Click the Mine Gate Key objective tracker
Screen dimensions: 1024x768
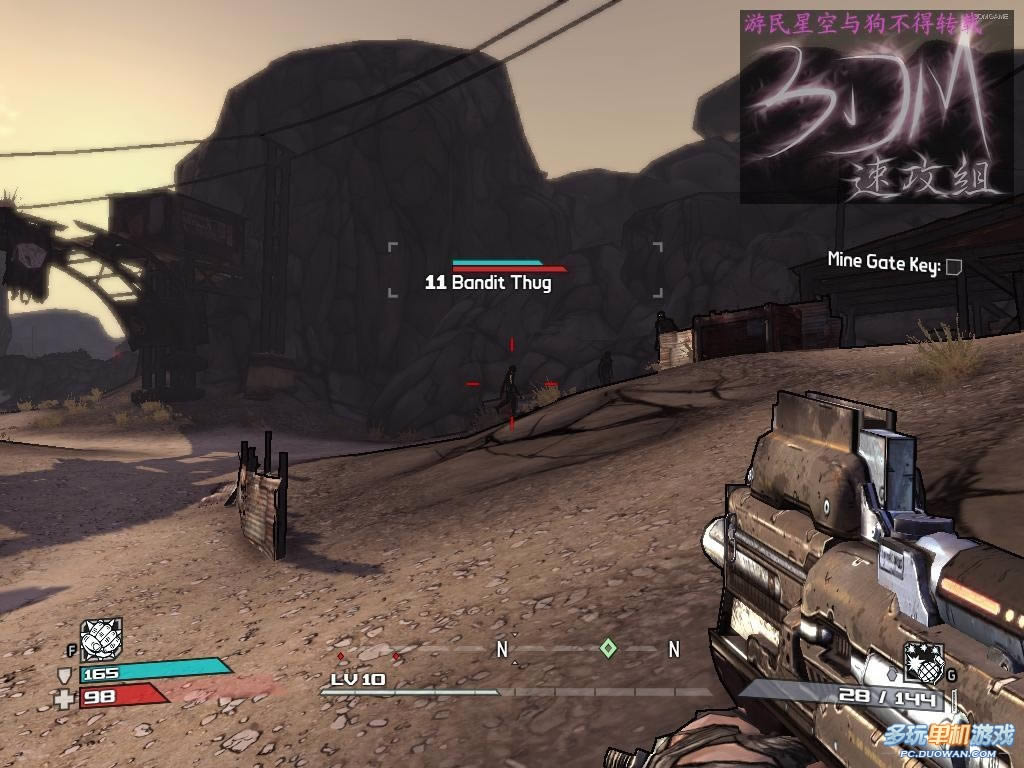(894, 265)
